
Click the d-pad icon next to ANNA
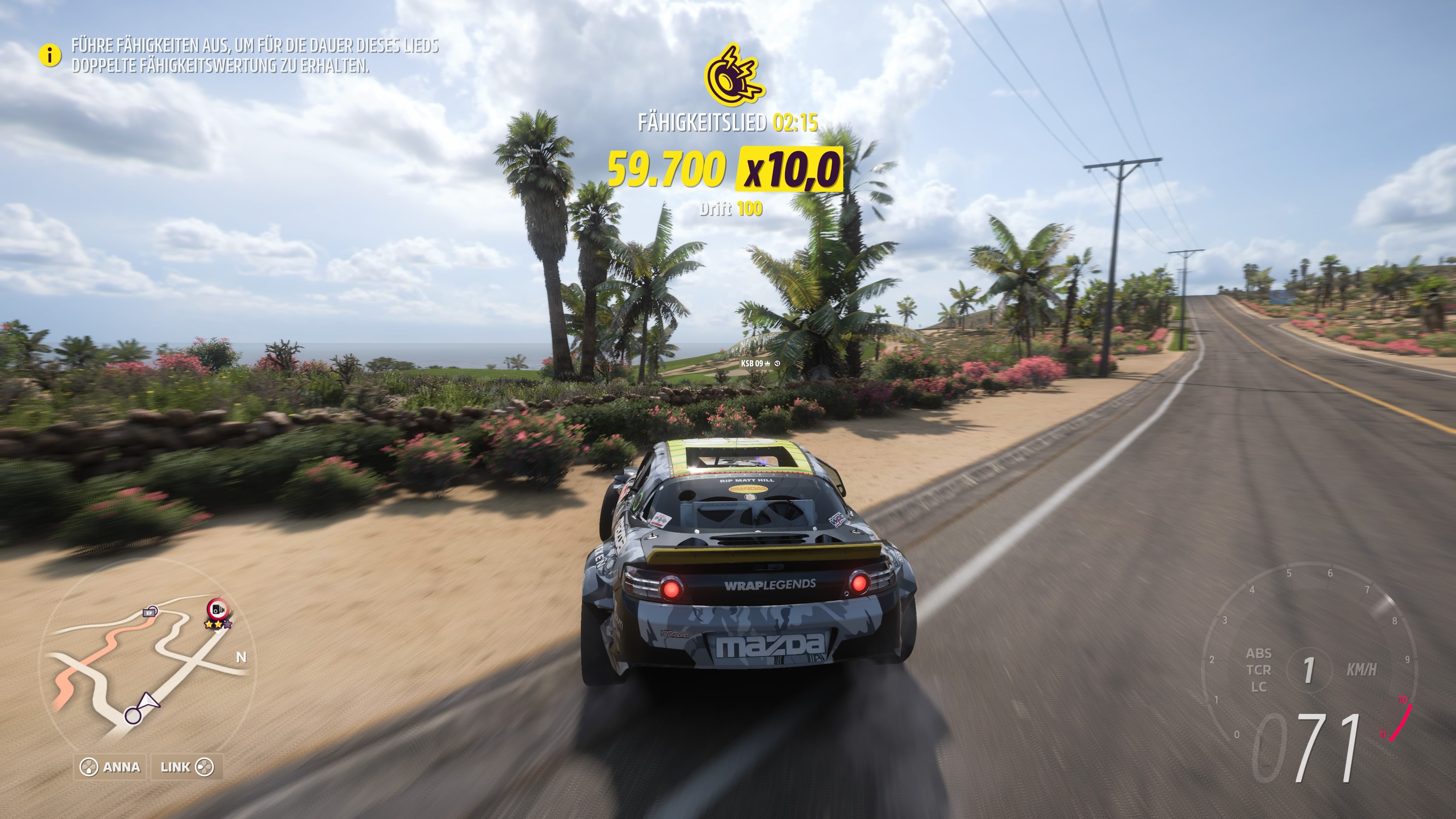coord(89,767)
